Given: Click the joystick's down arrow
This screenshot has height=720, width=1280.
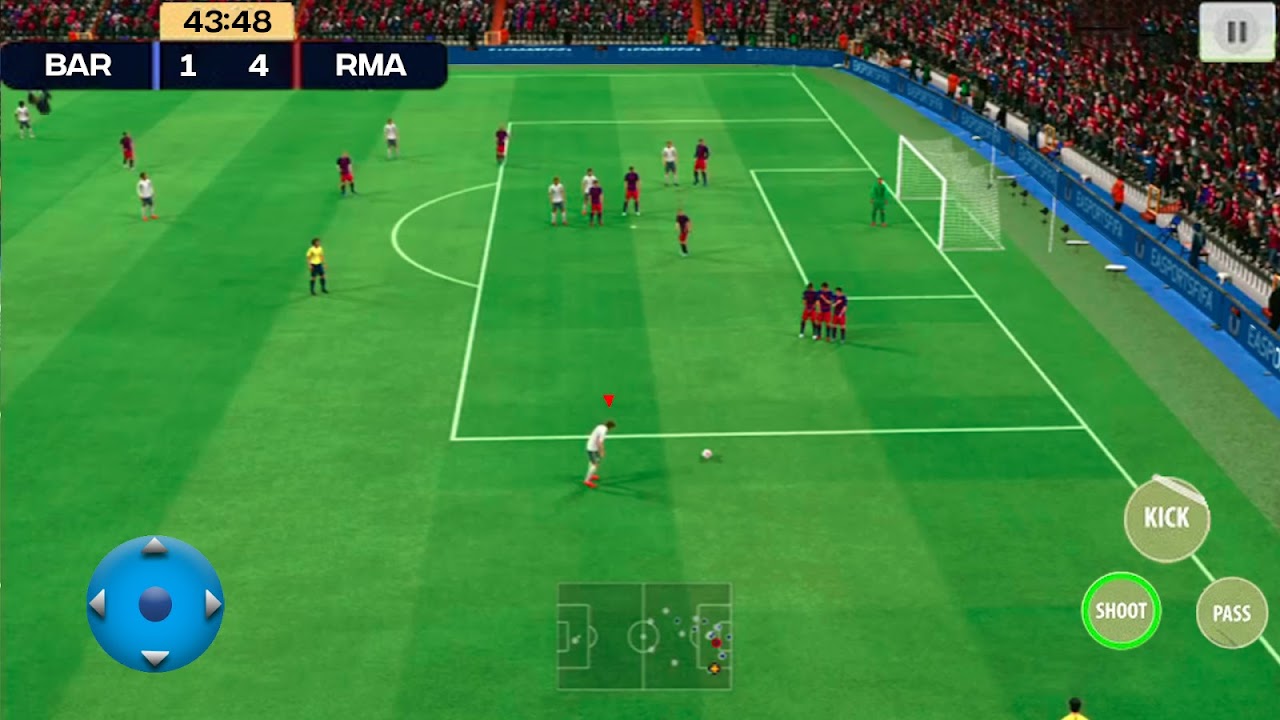Looking at the screenshot, I should 154,658.
